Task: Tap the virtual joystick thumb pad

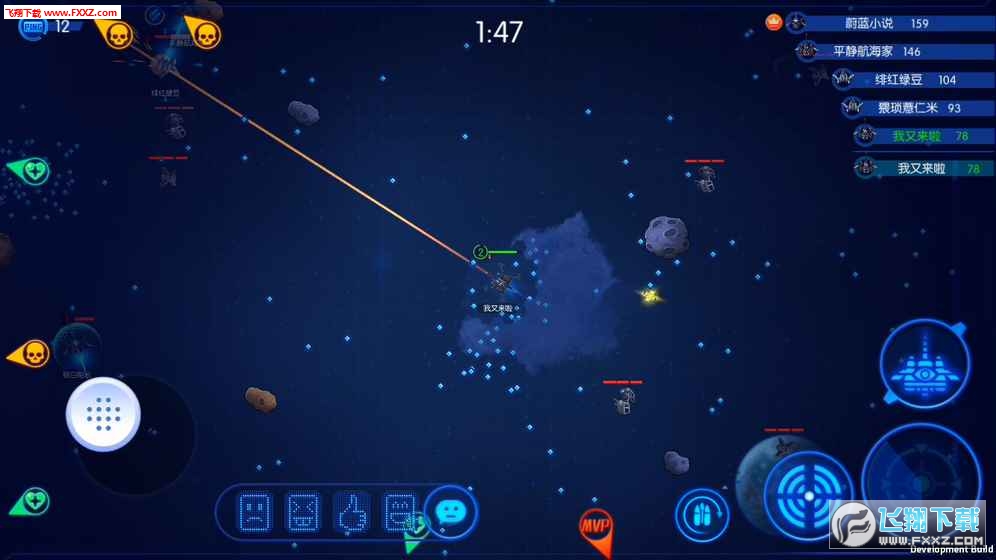Action: coord(103,414)
